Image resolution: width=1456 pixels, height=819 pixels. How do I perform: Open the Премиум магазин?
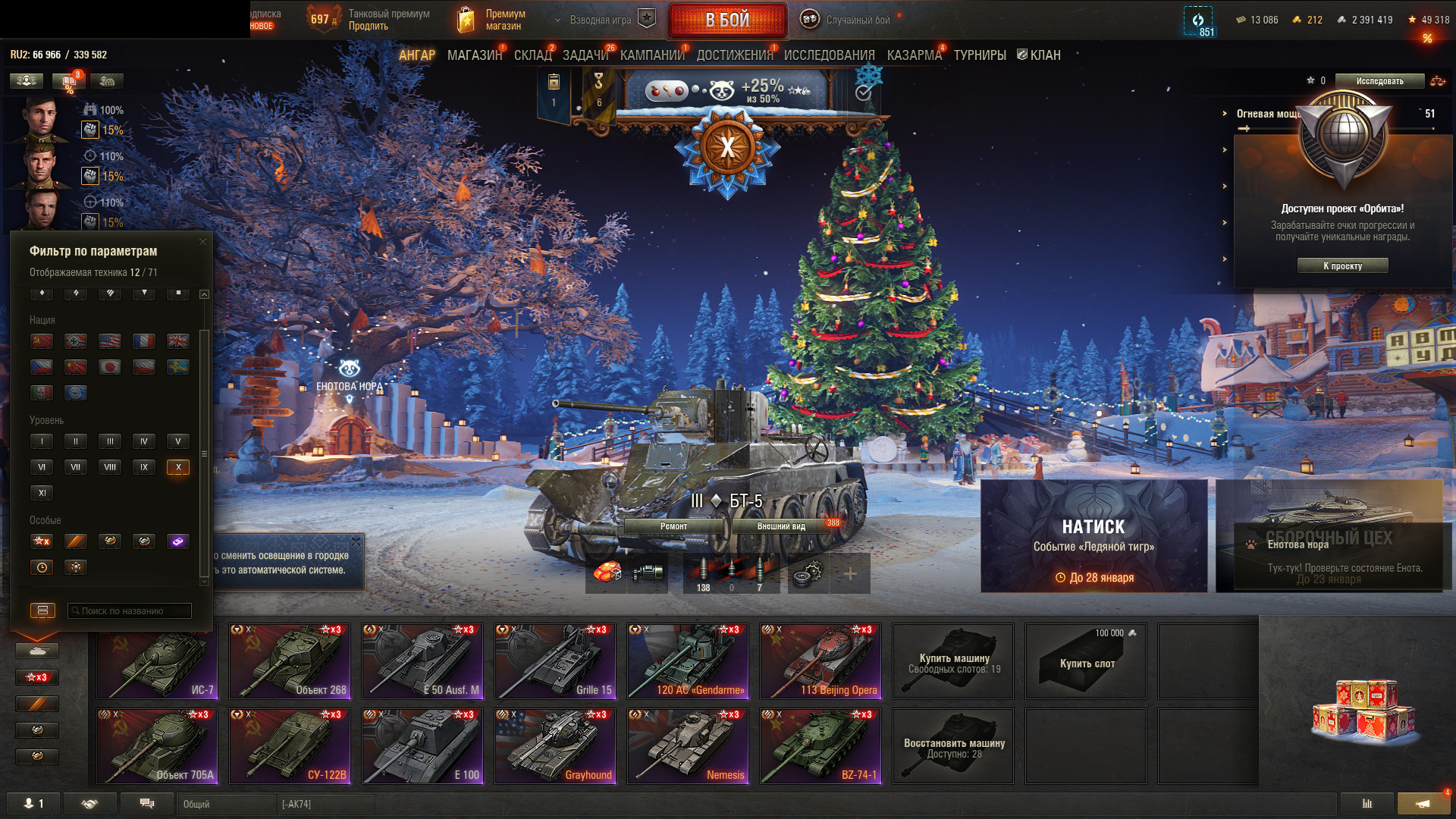pos(493,20)
